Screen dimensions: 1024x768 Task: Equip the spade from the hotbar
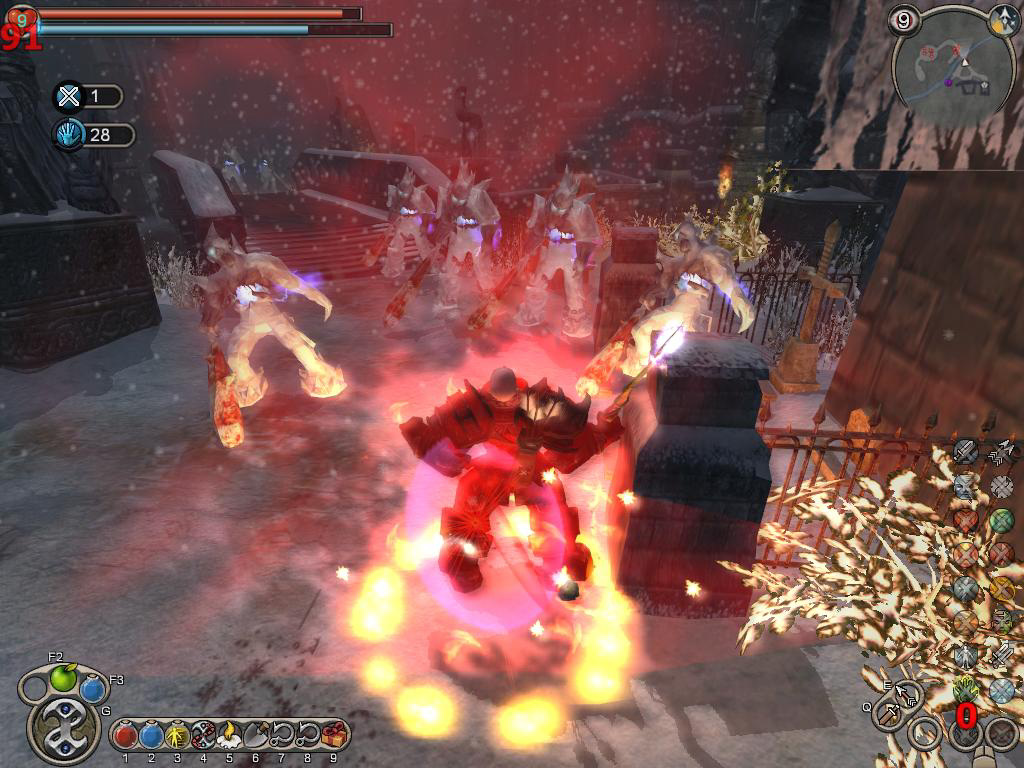[256, 736]
